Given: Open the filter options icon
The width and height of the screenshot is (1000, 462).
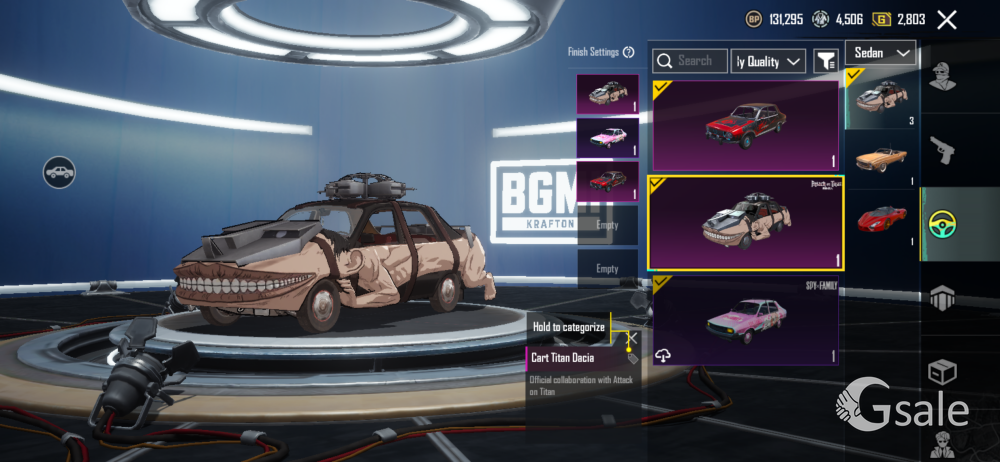Looking at the screenshot, I should [x=825, y=61].
